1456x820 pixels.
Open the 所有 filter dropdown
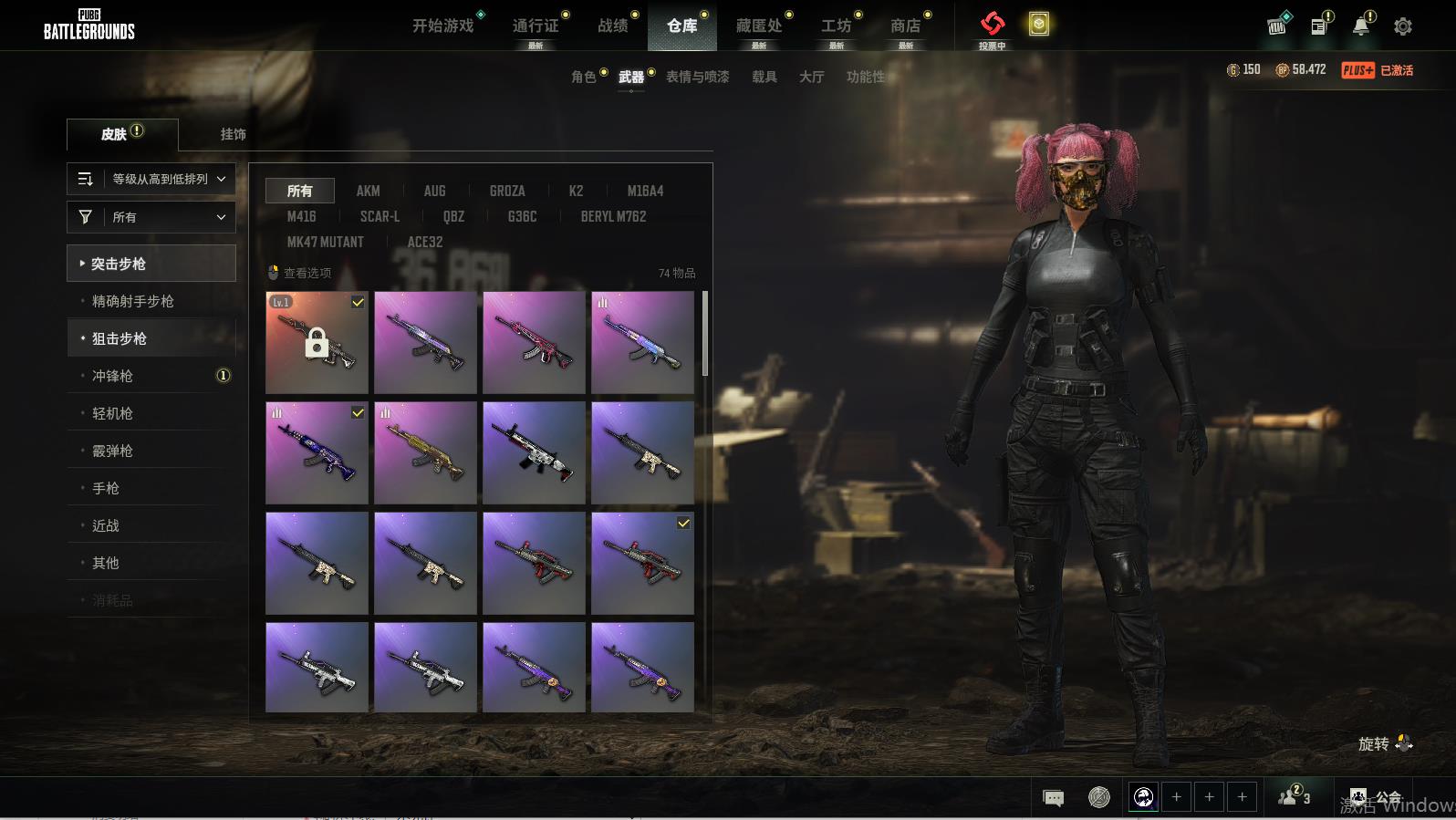point(151,217)
